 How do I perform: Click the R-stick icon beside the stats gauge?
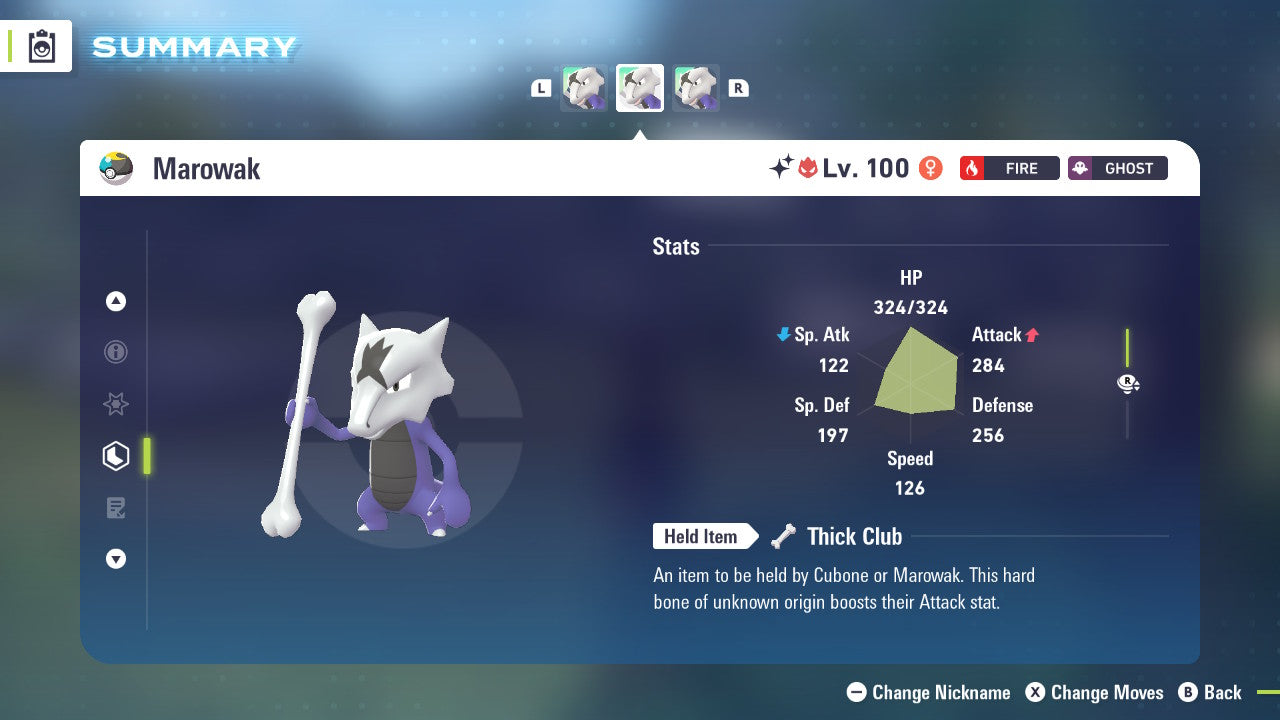click(x=1127, y=383)
